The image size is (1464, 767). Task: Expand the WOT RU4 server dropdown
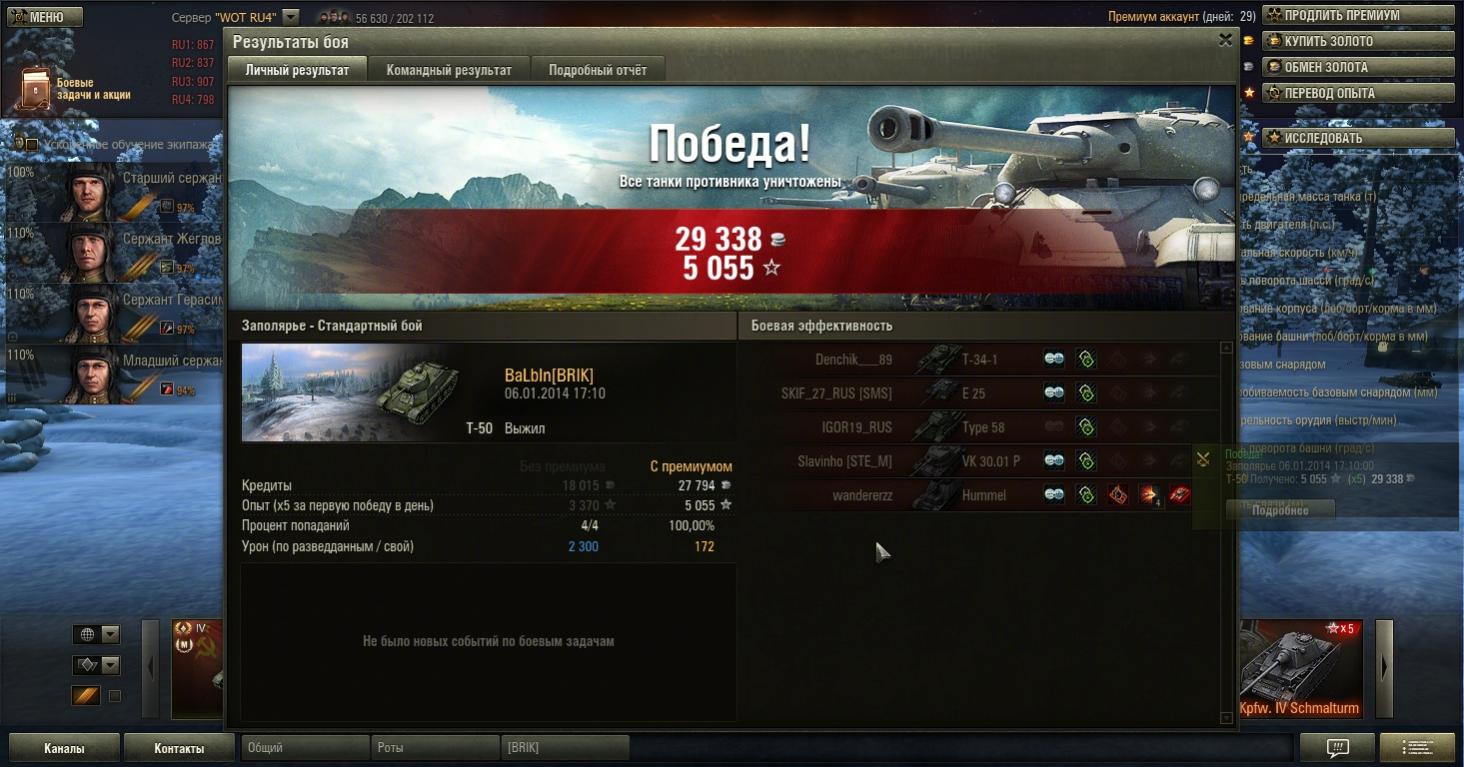(291, 17)
